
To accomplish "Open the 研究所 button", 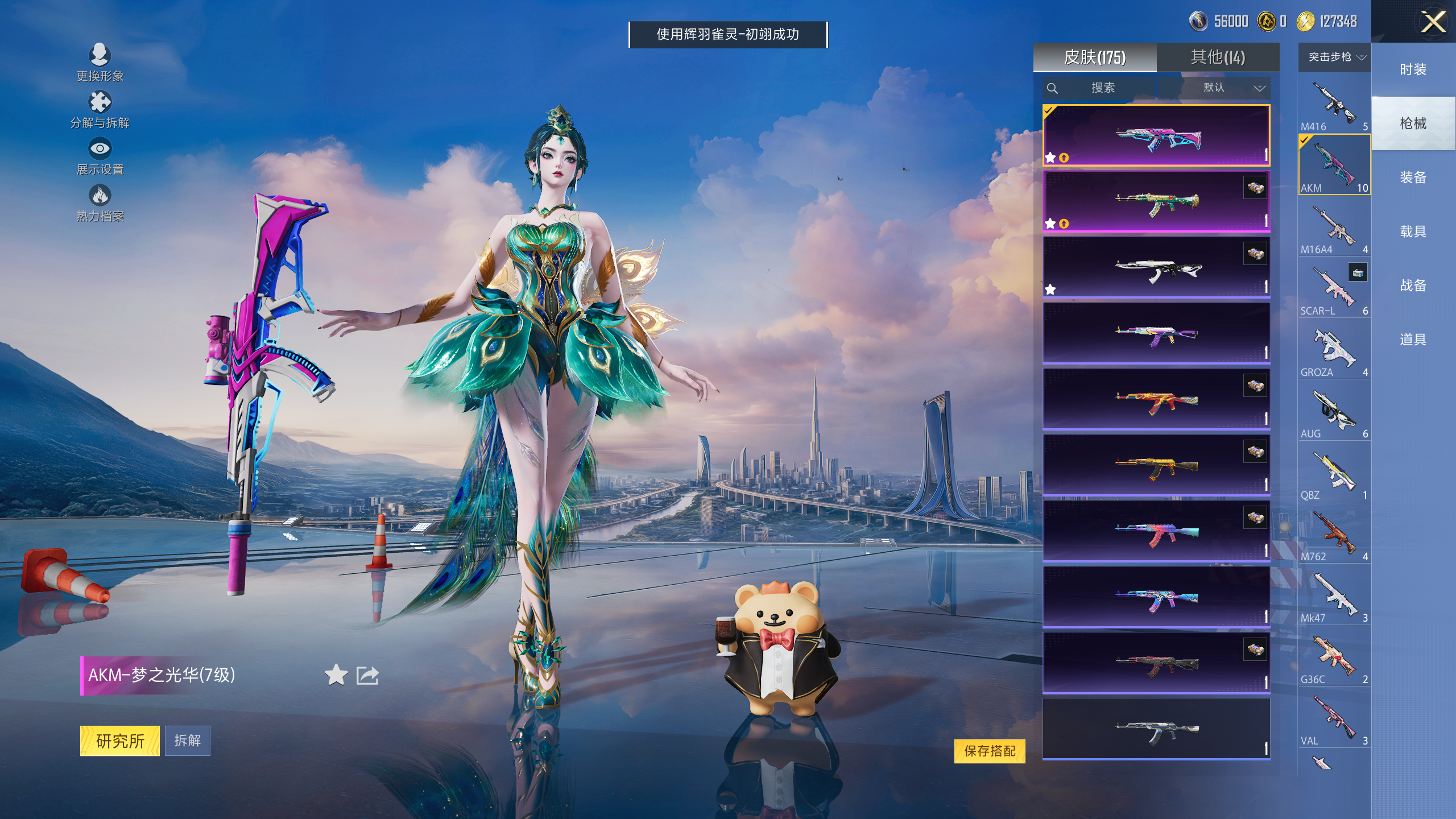I will (120, 741).
